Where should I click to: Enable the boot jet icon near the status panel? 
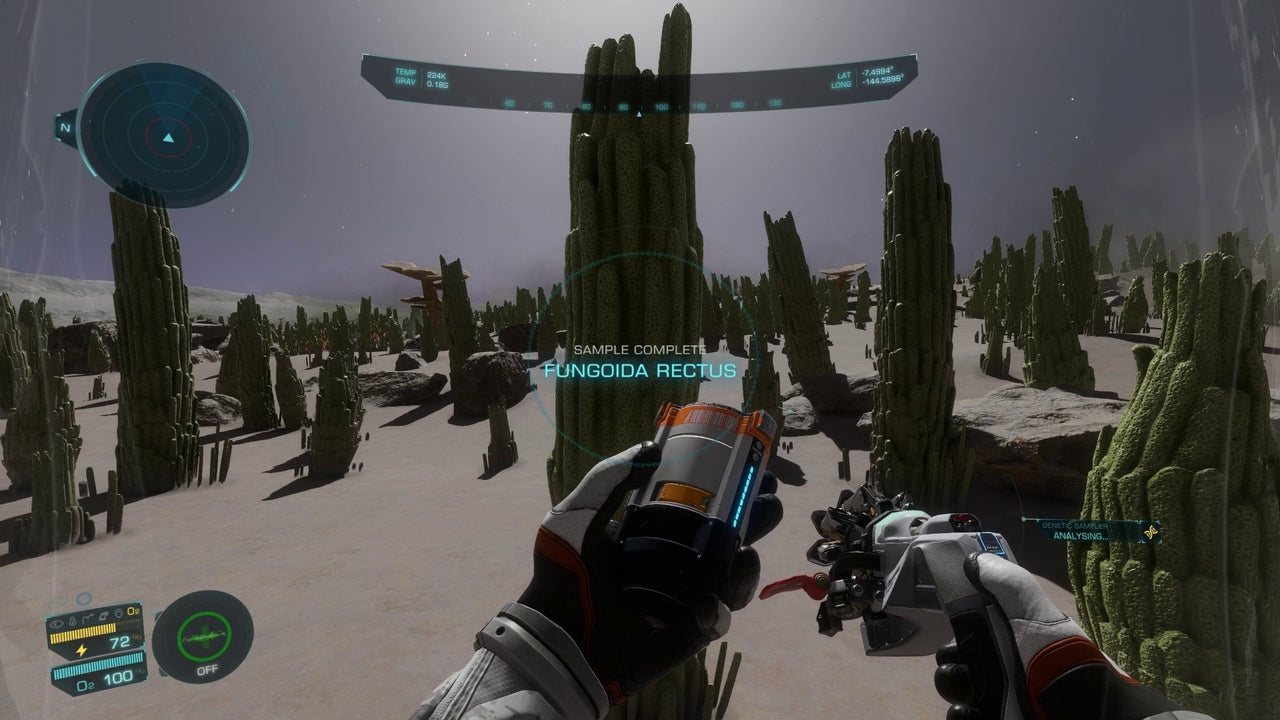pos(104,617)
